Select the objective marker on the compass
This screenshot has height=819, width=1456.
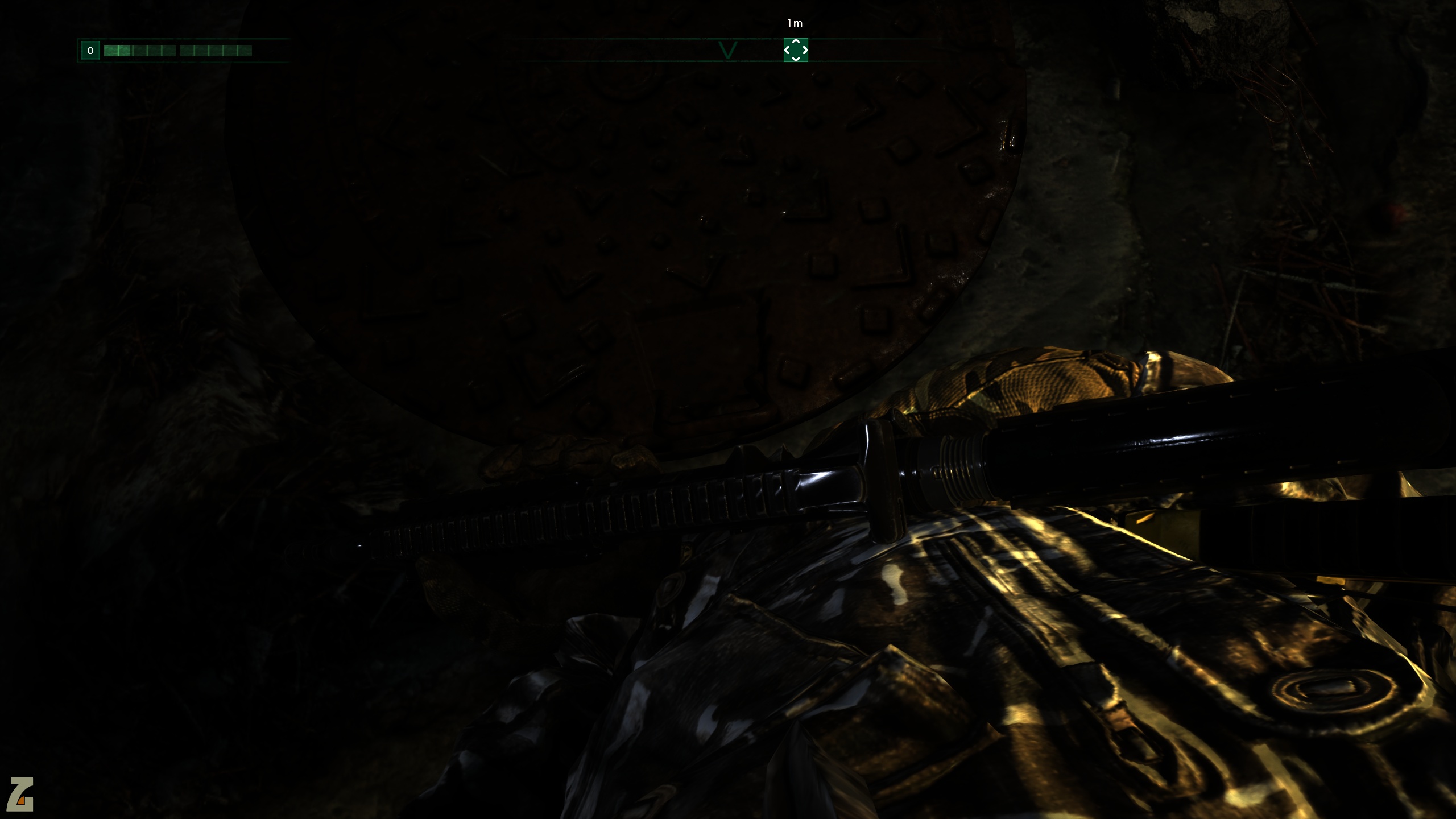click(x=796, y=50)
